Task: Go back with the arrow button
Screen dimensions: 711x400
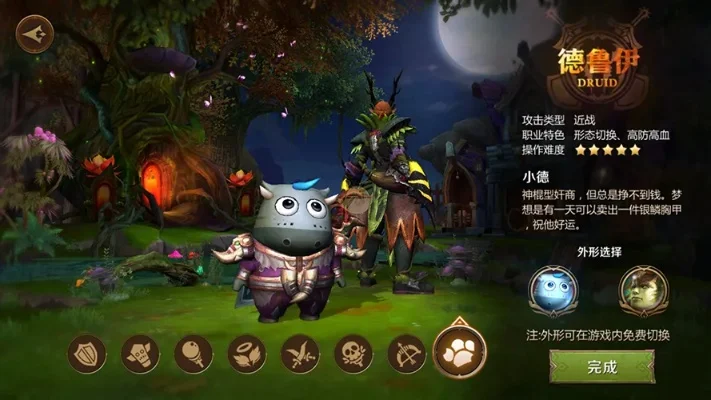Action: [x=36, y=33]
